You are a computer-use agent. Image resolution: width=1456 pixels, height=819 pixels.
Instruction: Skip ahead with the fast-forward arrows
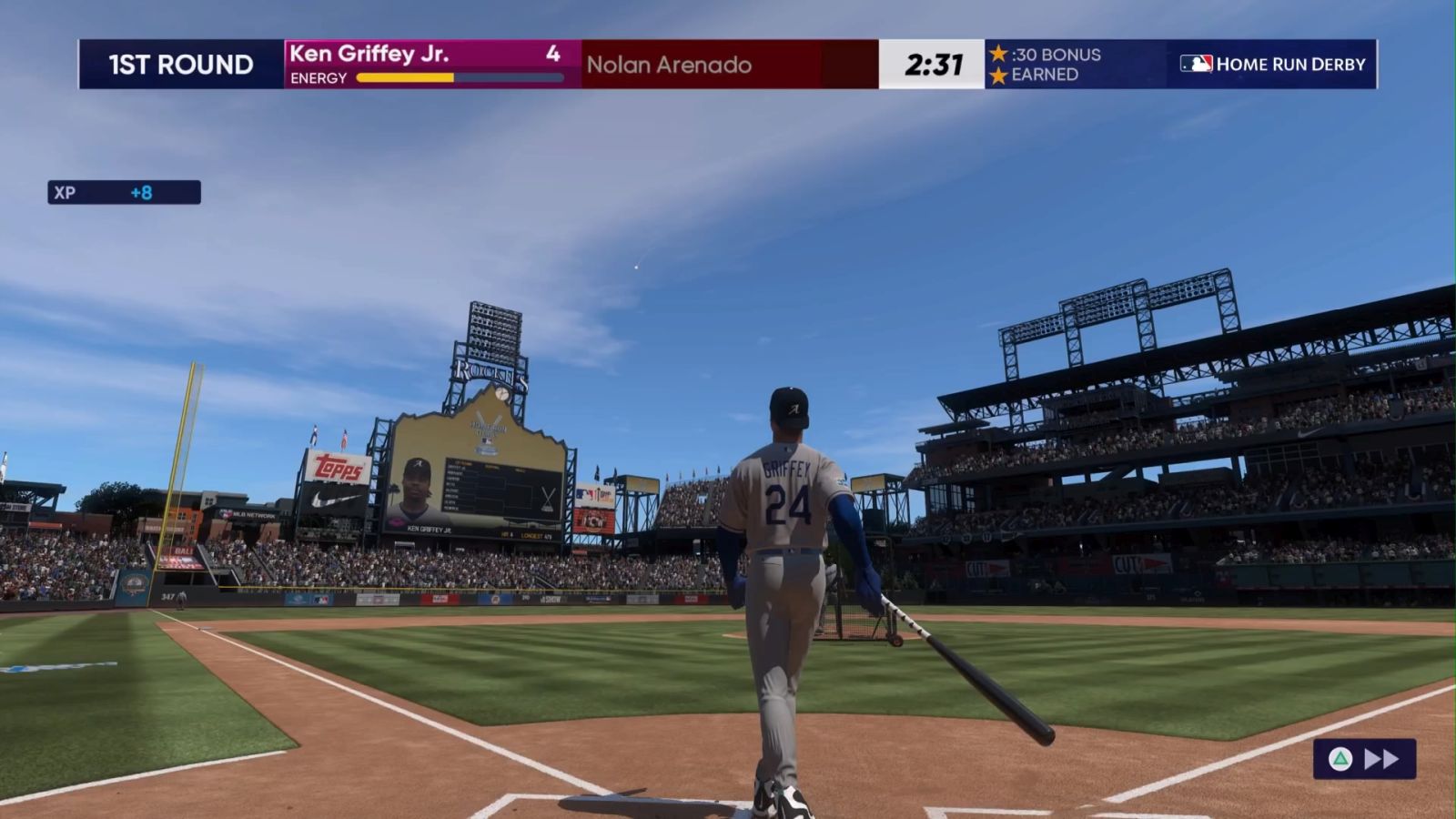tap(1380, 759)
